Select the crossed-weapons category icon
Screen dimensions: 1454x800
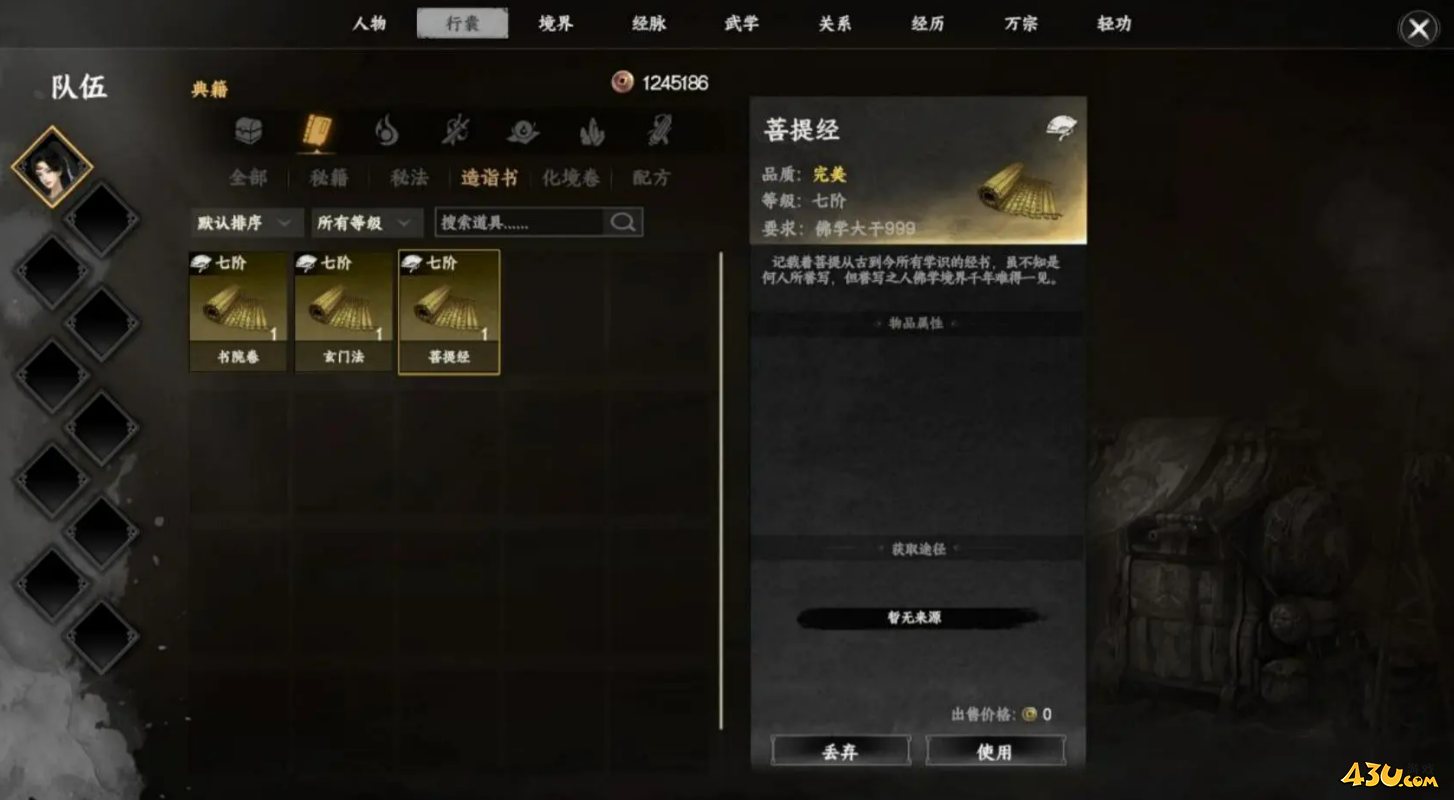pos(455,130)
